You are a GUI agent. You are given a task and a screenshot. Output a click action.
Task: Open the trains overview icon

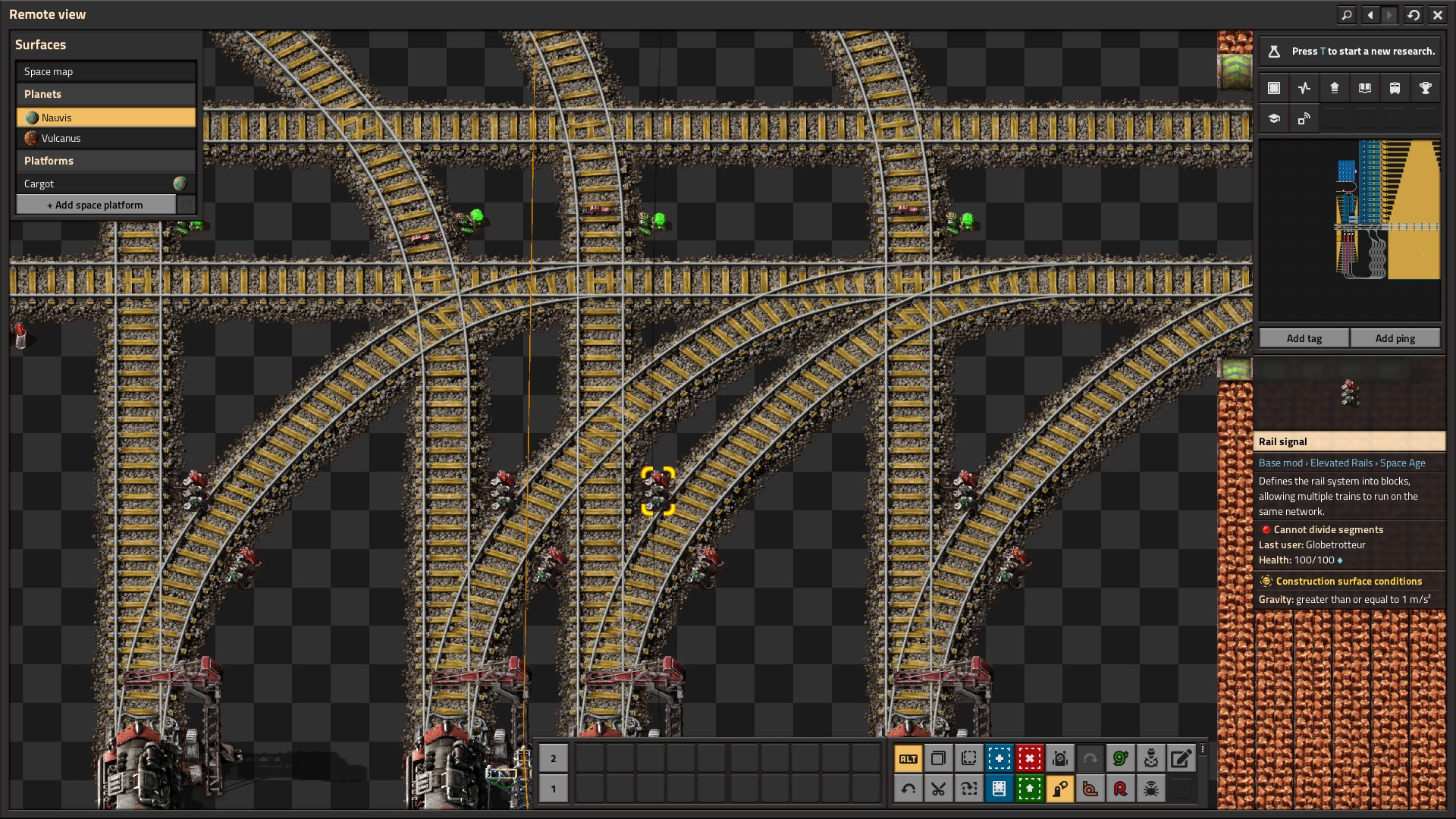point(1395,88)
